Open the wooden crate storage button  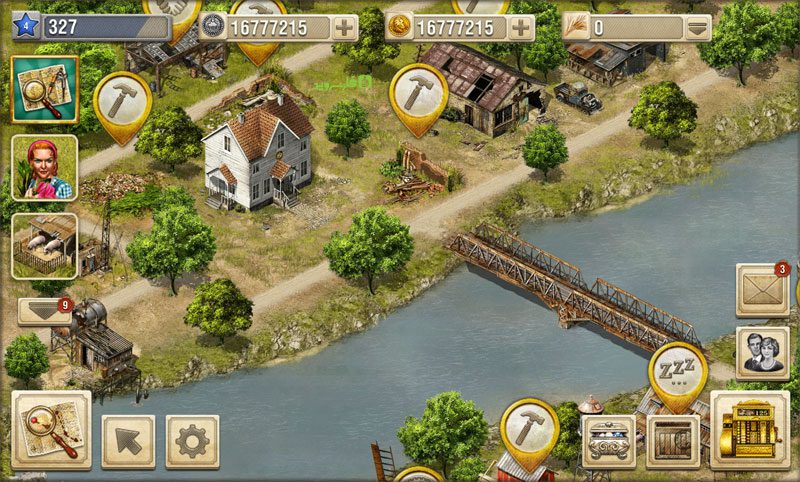pyautogui.click(x=672, y=441)
